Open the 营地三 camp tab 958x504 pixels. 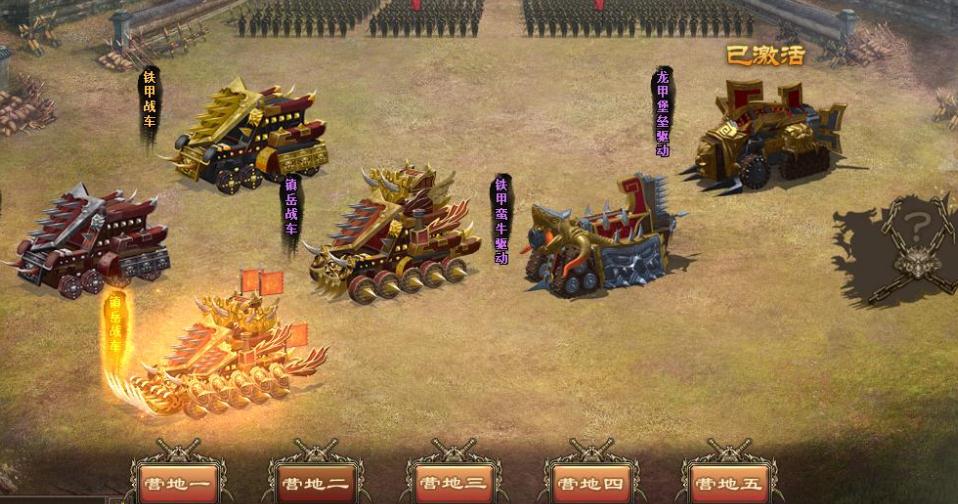tap(453, 483)
